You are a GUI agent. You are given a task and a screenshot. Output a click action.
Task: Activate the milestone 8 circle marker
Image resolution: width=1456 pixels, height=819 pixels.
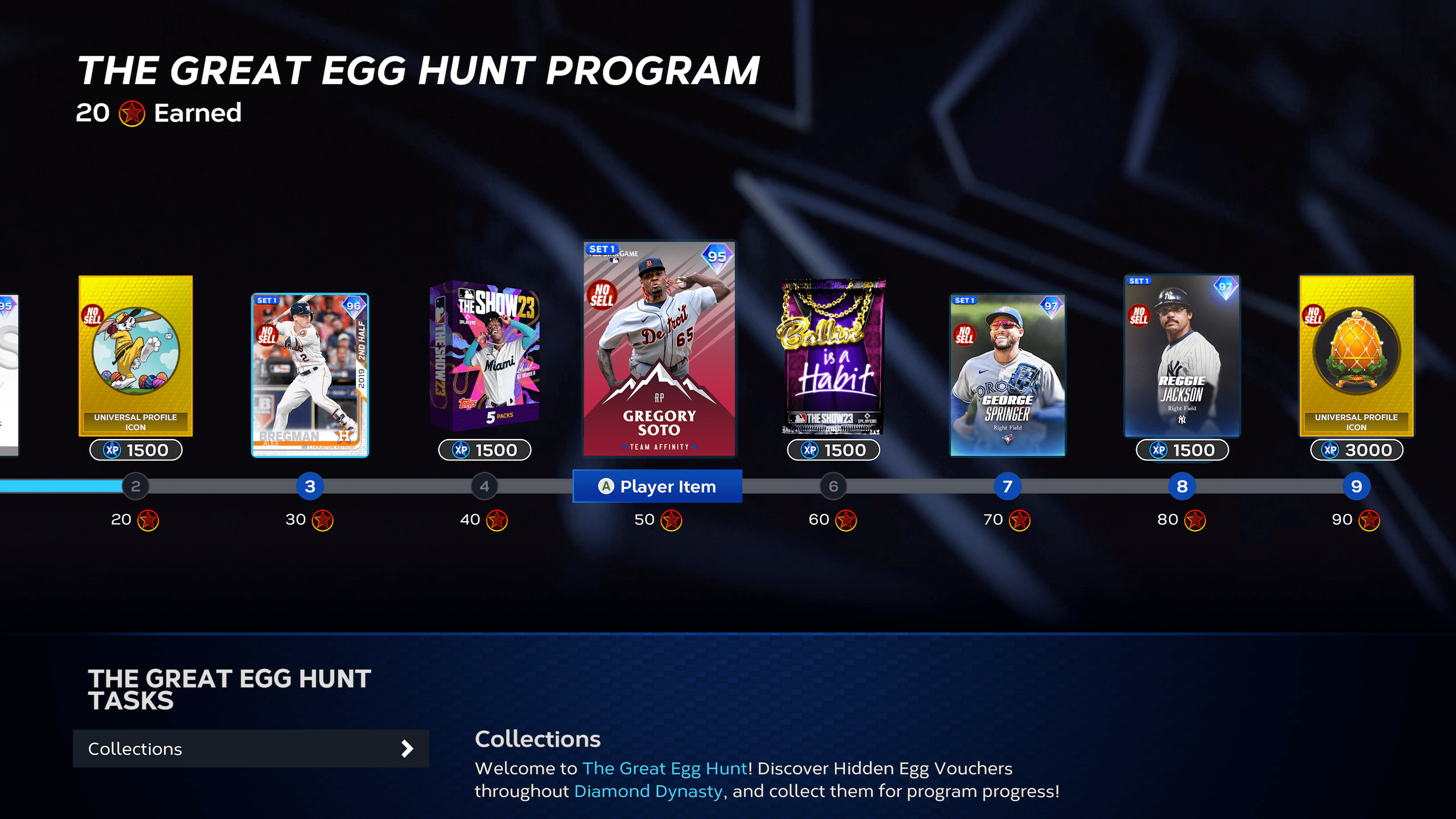[x=1182, y=486]
